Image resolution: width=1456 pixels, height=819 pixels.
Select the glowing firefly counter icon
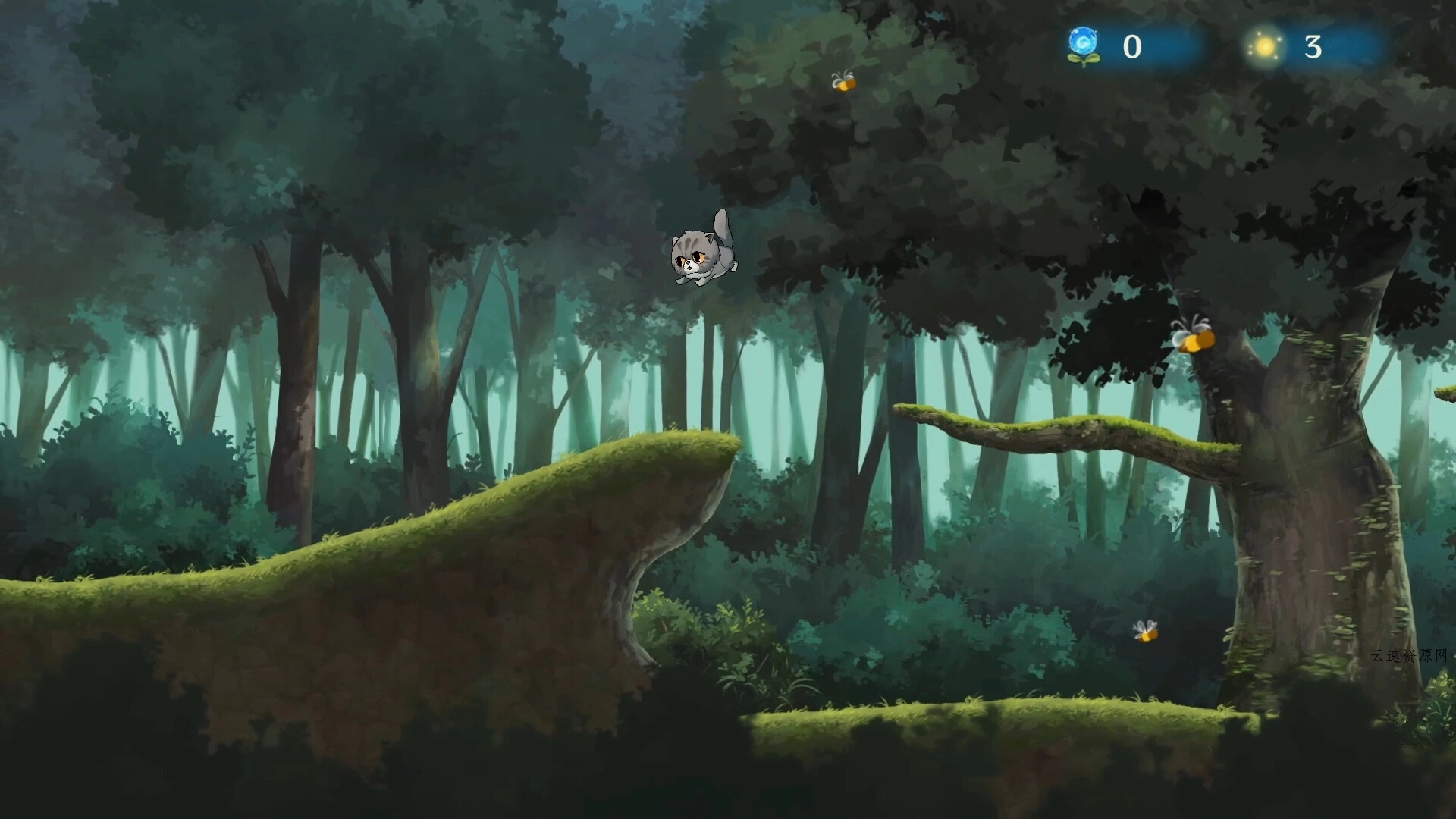tap(1264, 47)
